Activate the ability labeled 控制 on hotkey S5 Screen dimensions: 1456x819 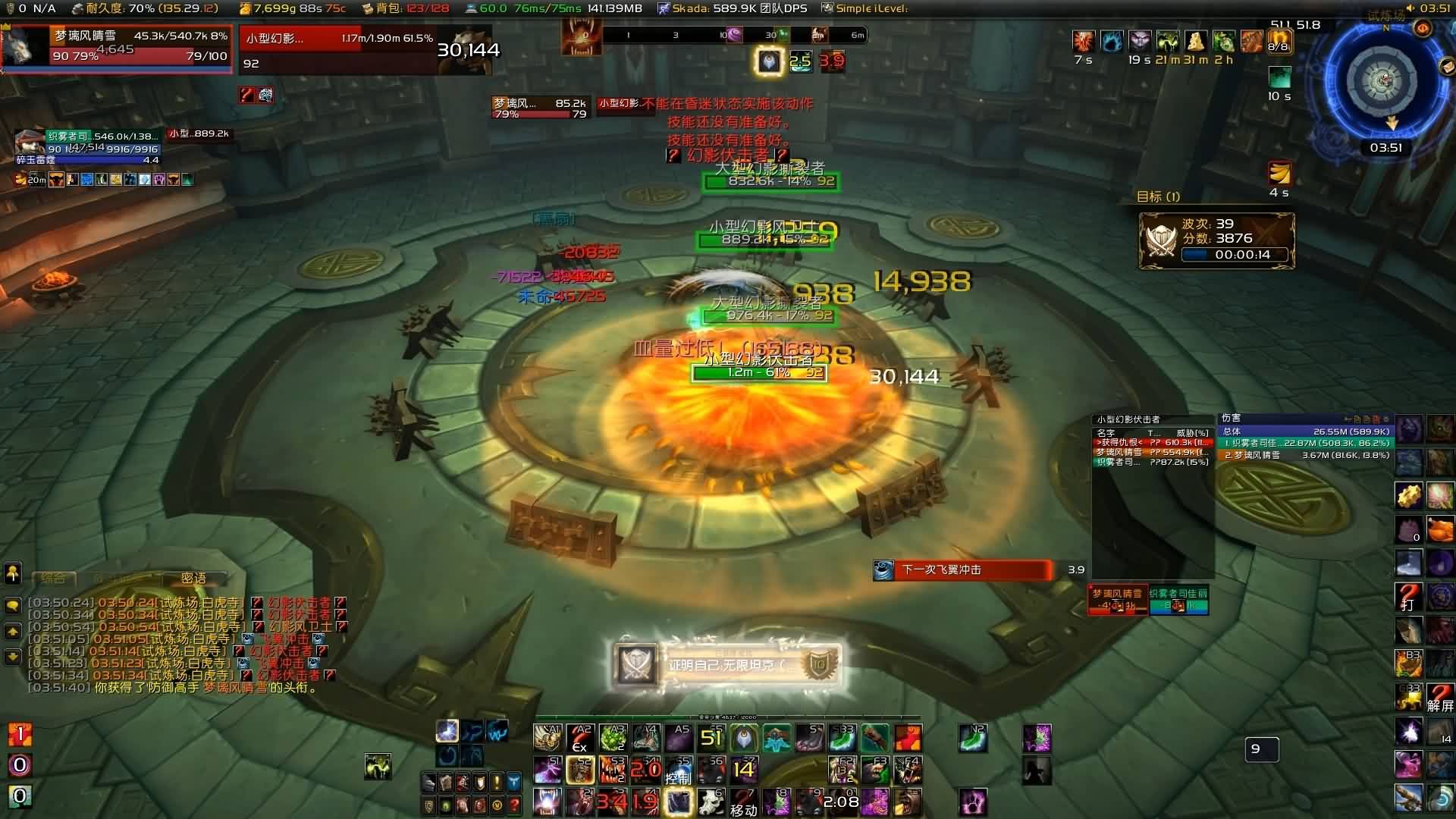tap(678, 770)
